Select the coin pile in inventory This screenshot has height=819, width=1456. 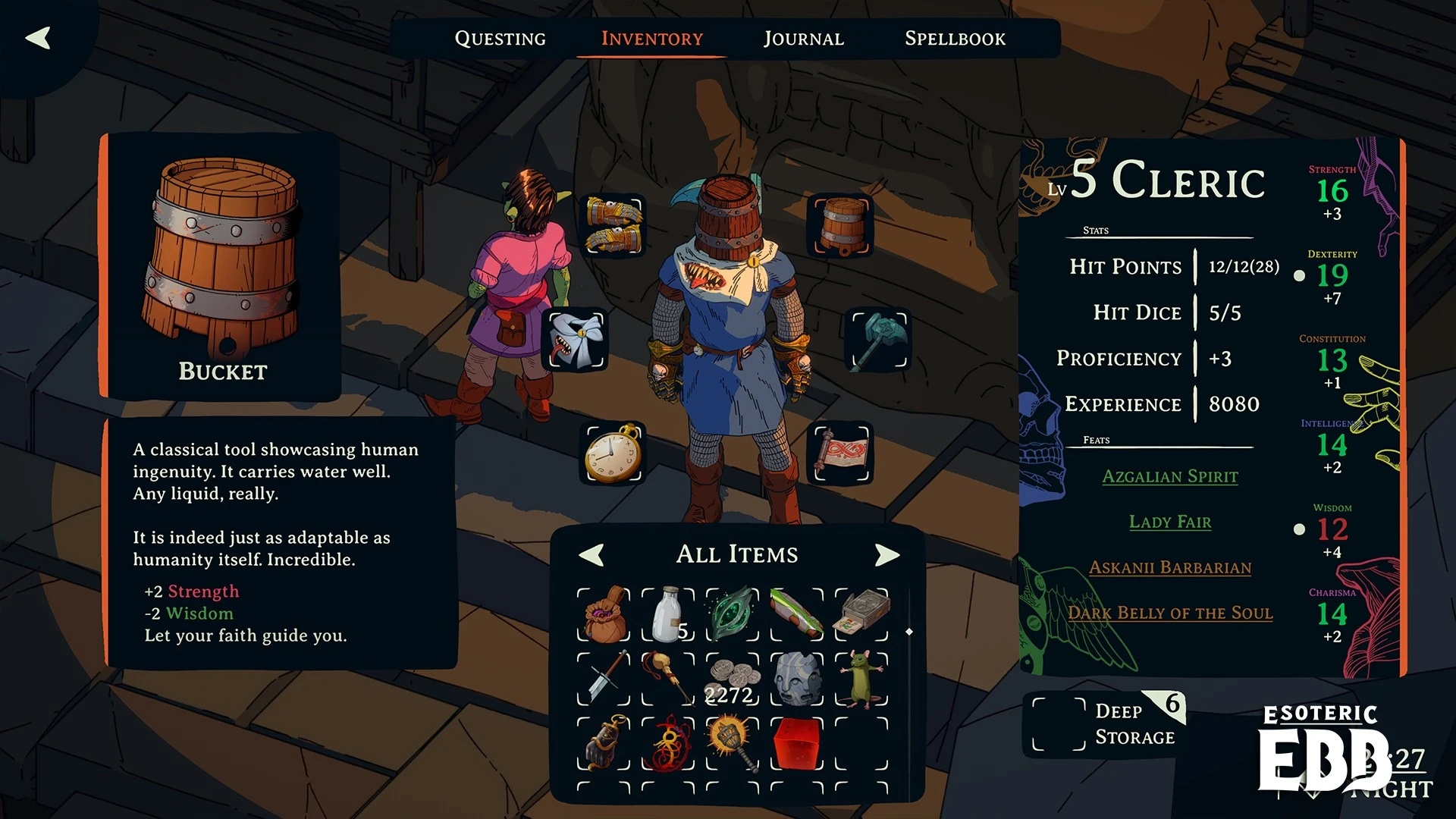click(x=733, y=679)
